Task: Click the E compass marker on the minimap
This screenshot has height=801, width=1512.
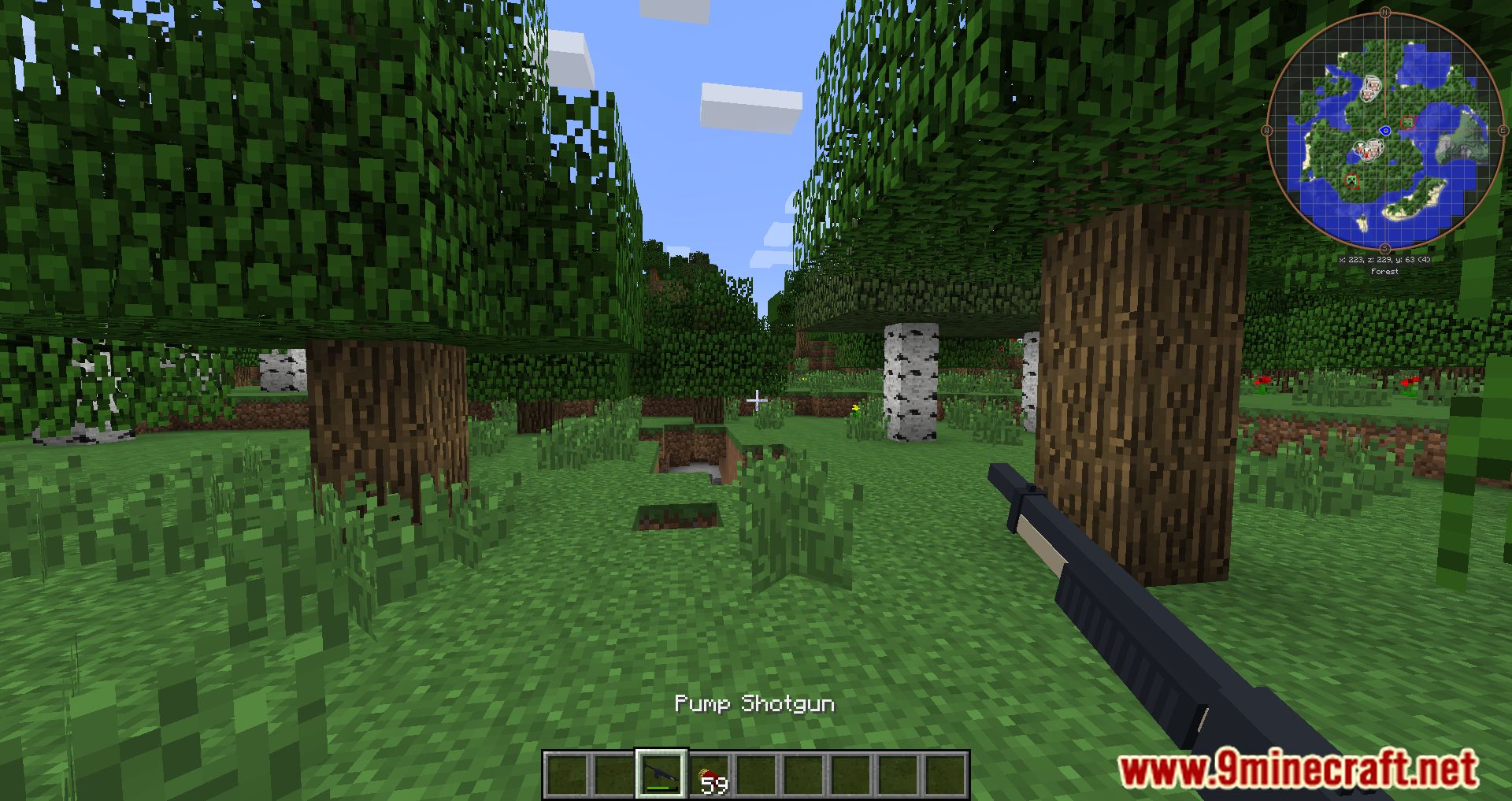Action: [1503, 130]
